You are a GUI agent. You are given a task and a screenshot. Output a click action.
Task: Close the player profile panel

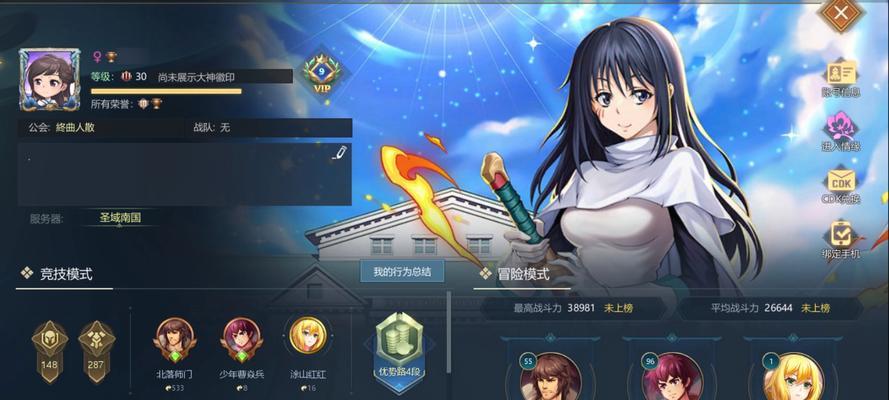(842, 14)
